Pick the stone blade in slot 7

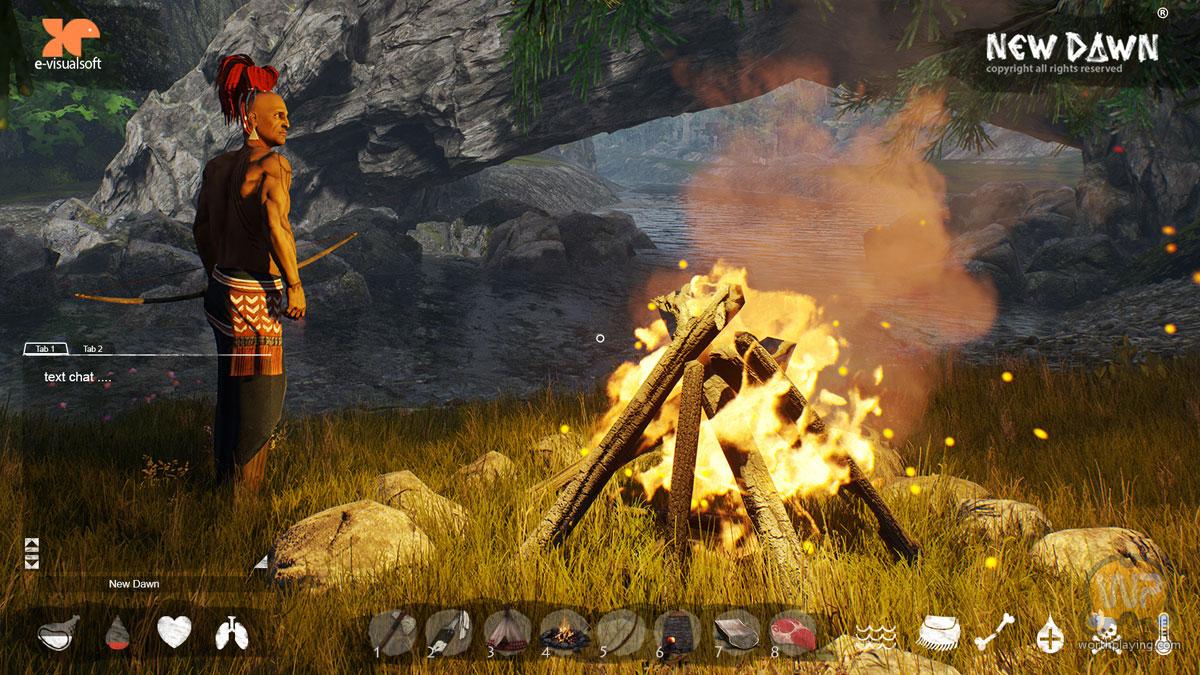click(x=735, y=632)
